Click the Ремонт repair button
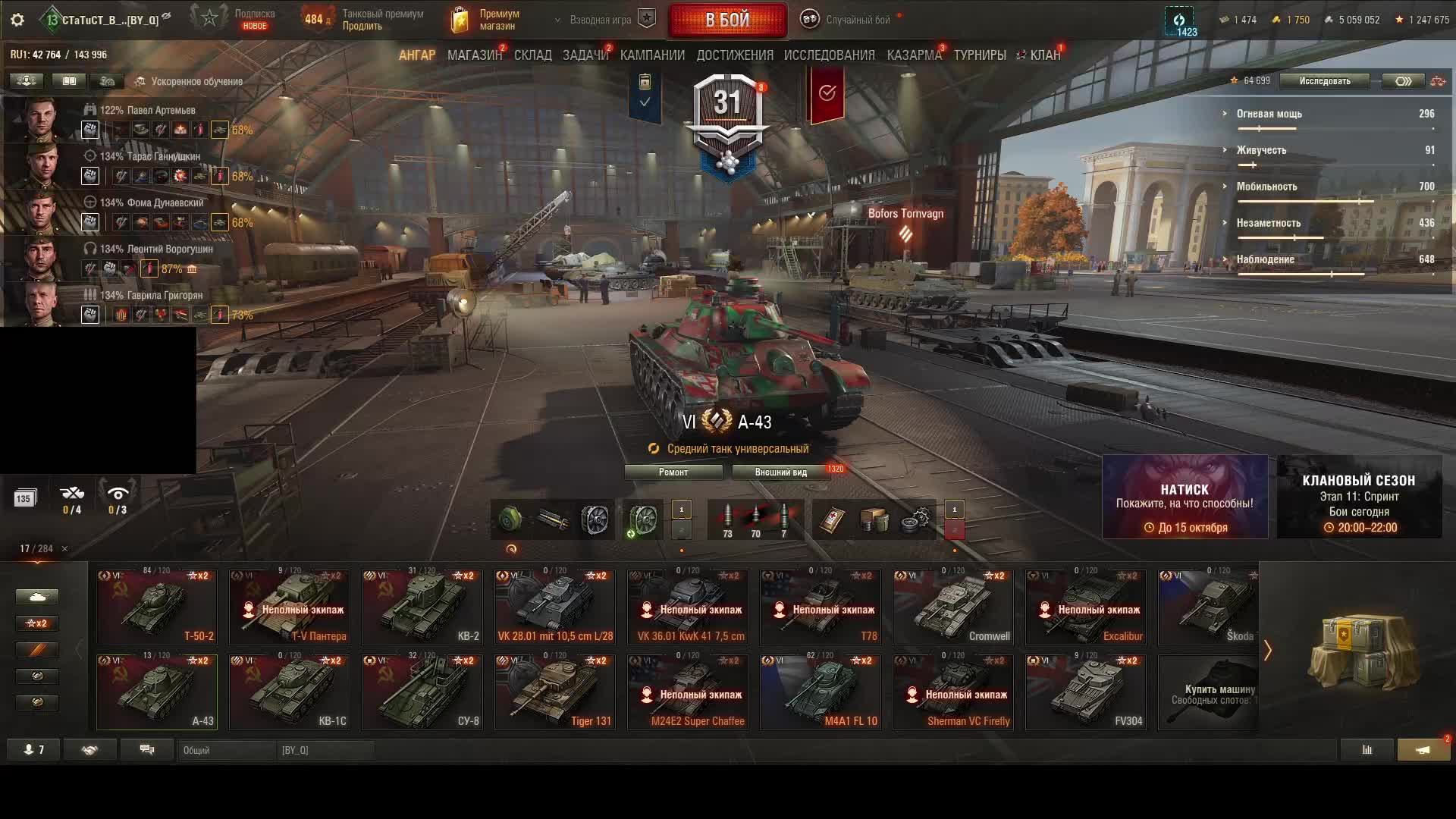Image resolution: width=1456 pixels, height=819 pixels. 673,472
